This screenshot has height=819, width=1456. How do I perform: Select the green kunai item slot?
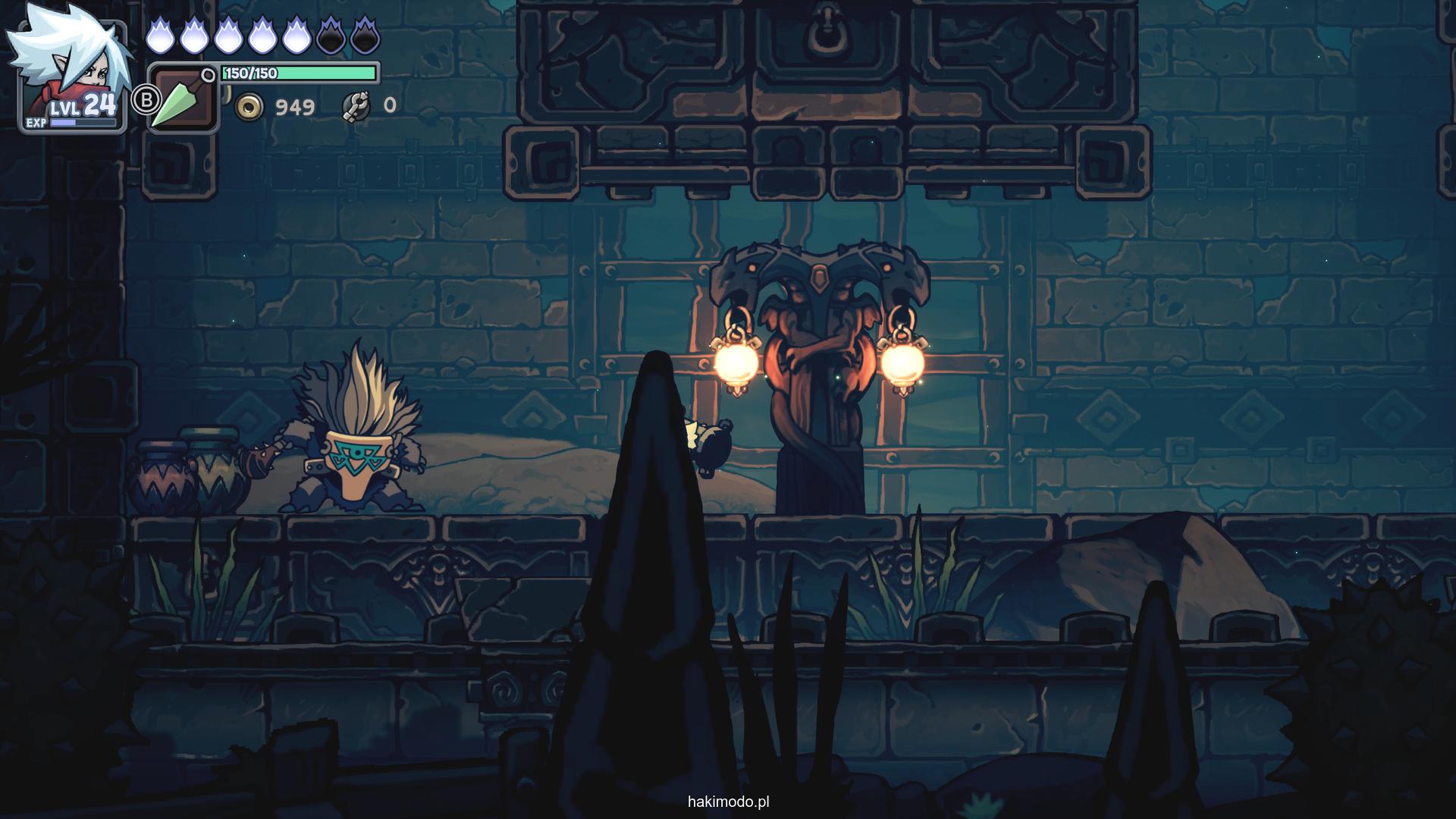183,99
